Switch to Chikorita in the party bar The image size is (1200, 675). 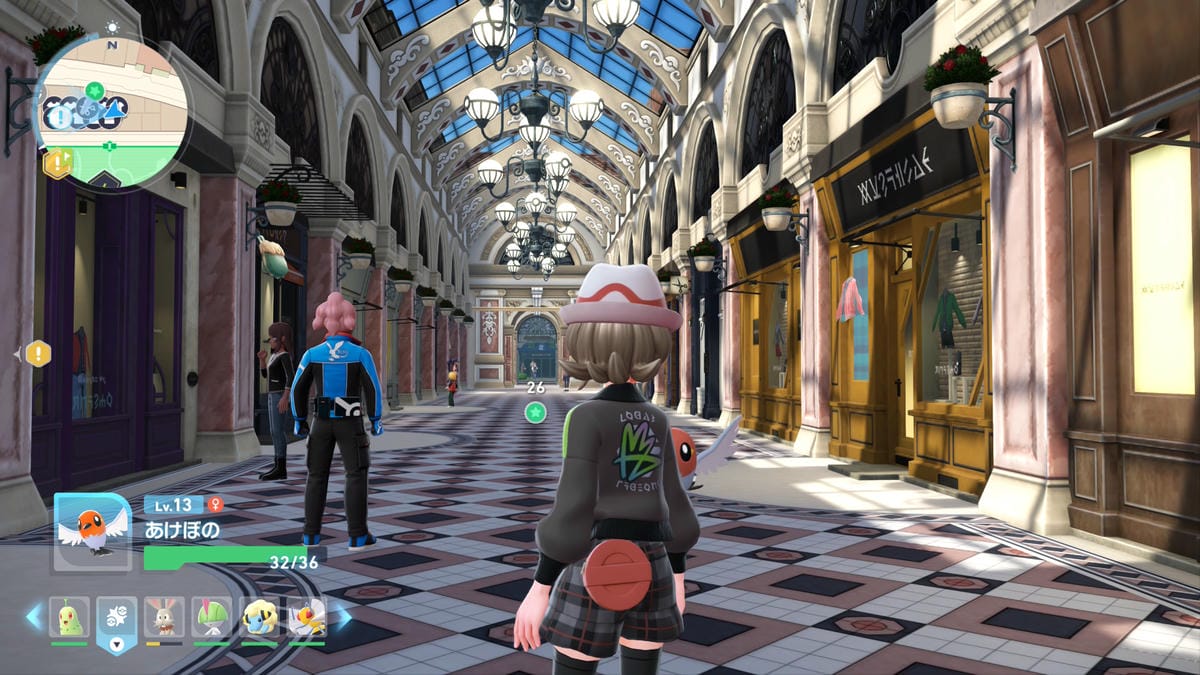[x=69, y=618]
